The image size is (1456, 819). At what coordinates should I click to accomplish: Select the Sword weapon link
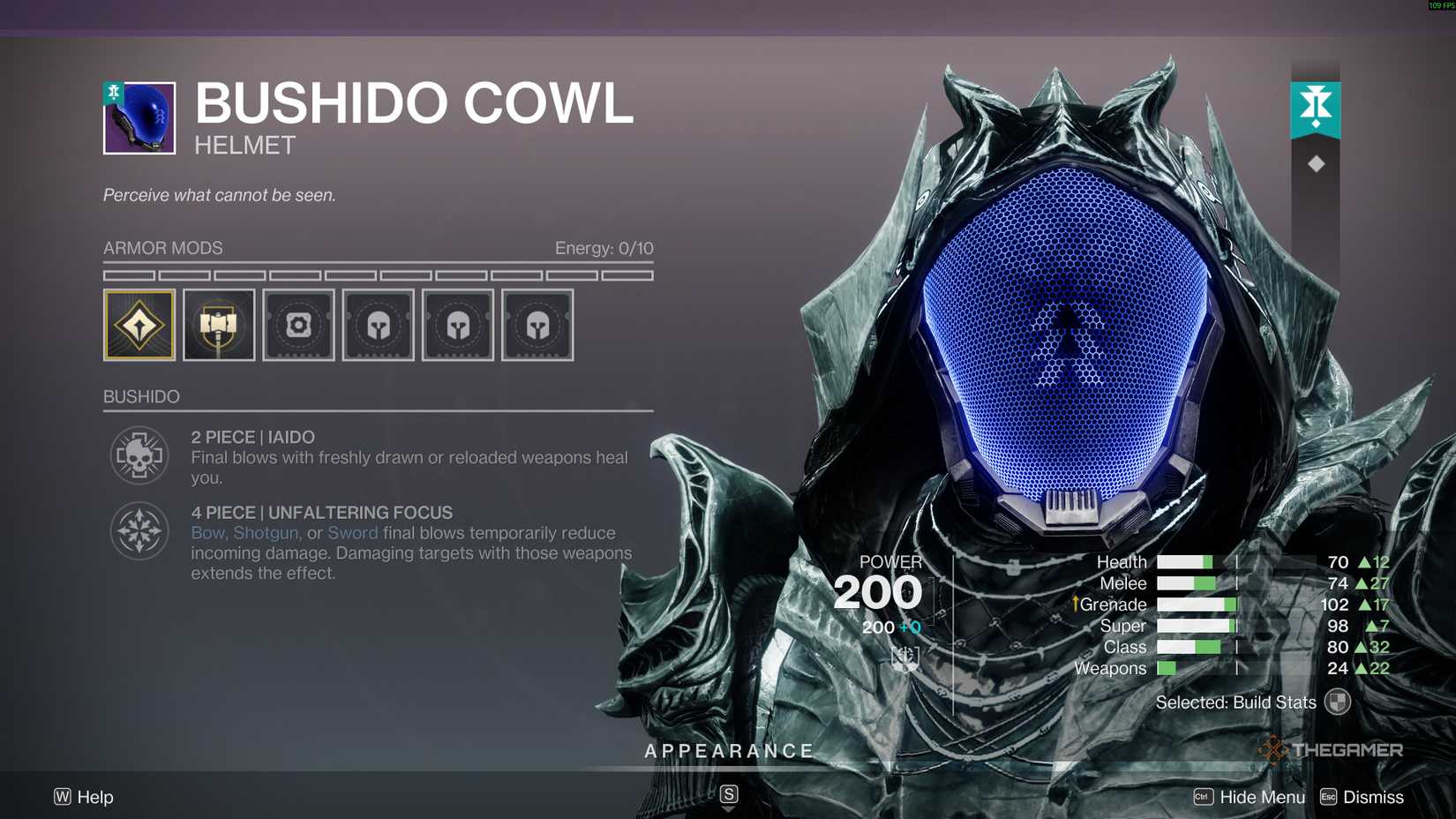pos(352,532)
